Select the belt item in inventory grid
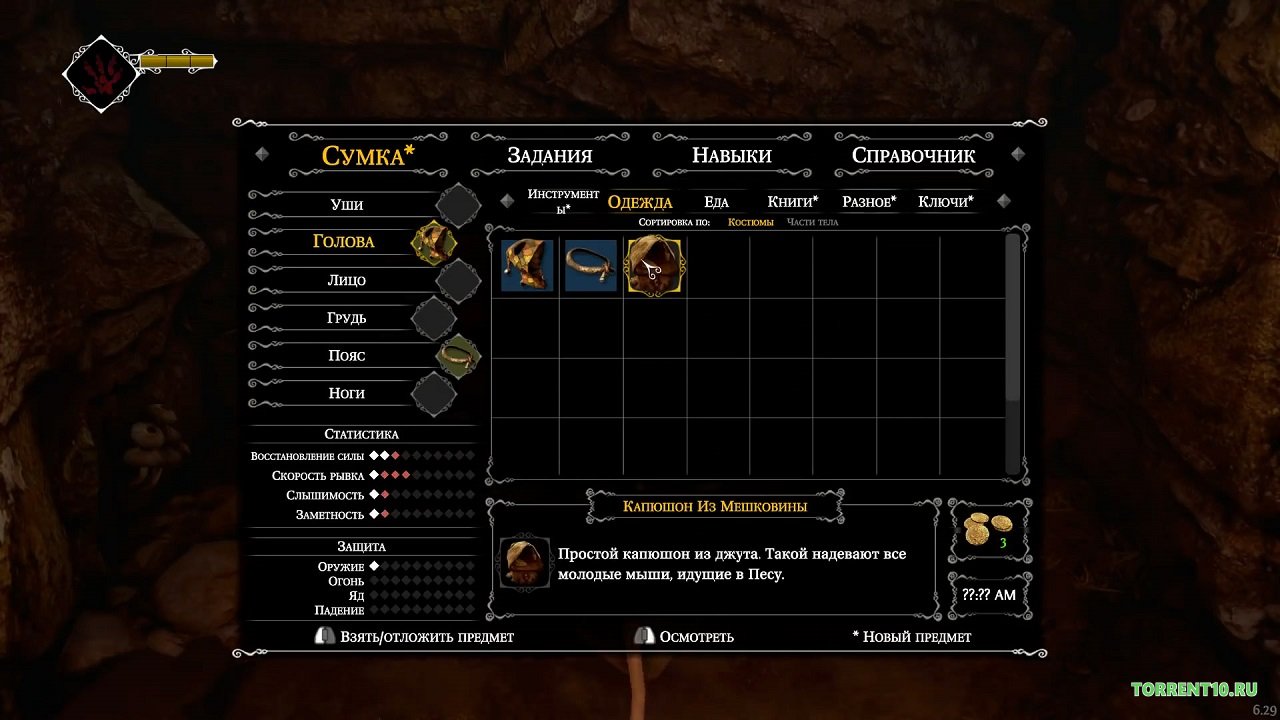 click(590, 266)
